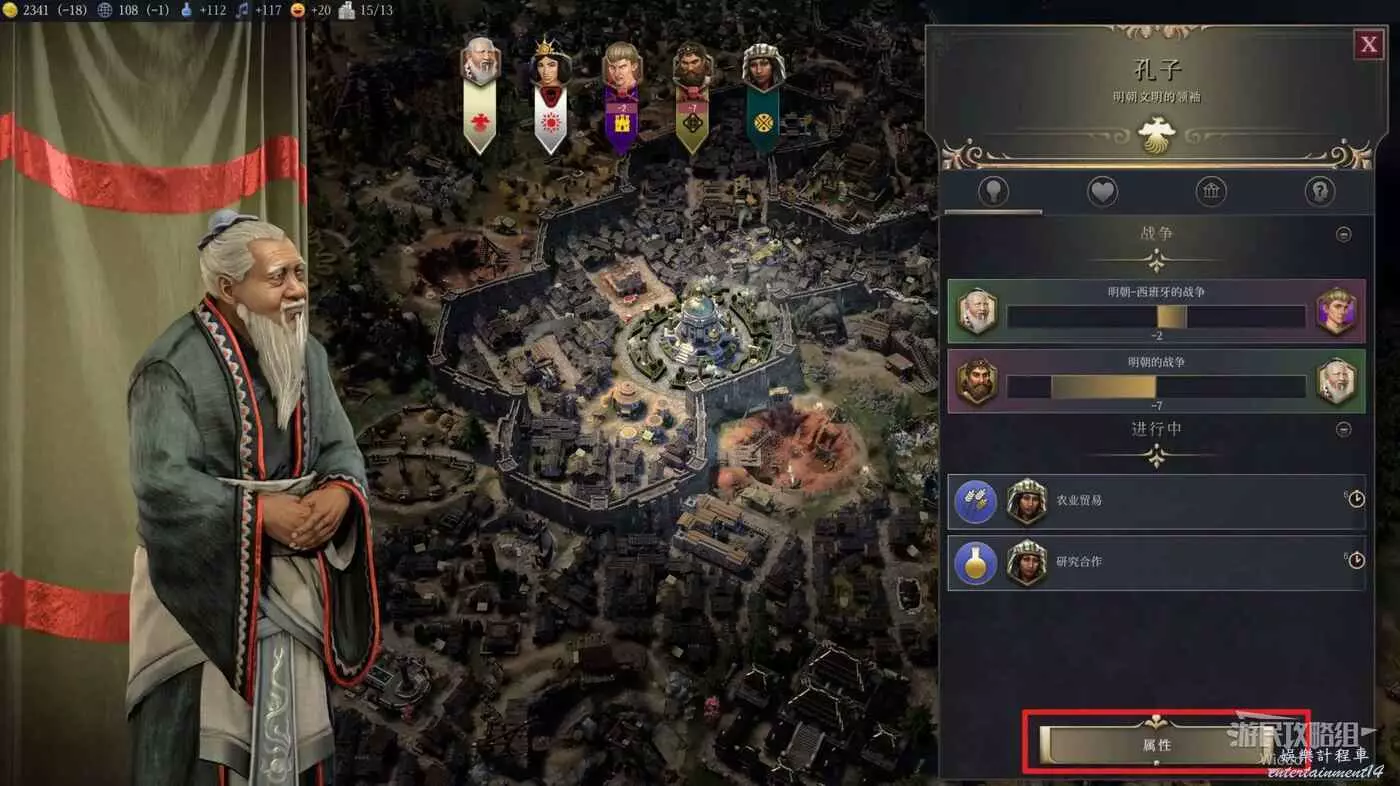The width and height of the screenshot is (1400, 786).
Task: Switch to the heart relationship tab
Action: pyautogui.click(x=1102, y=191)
